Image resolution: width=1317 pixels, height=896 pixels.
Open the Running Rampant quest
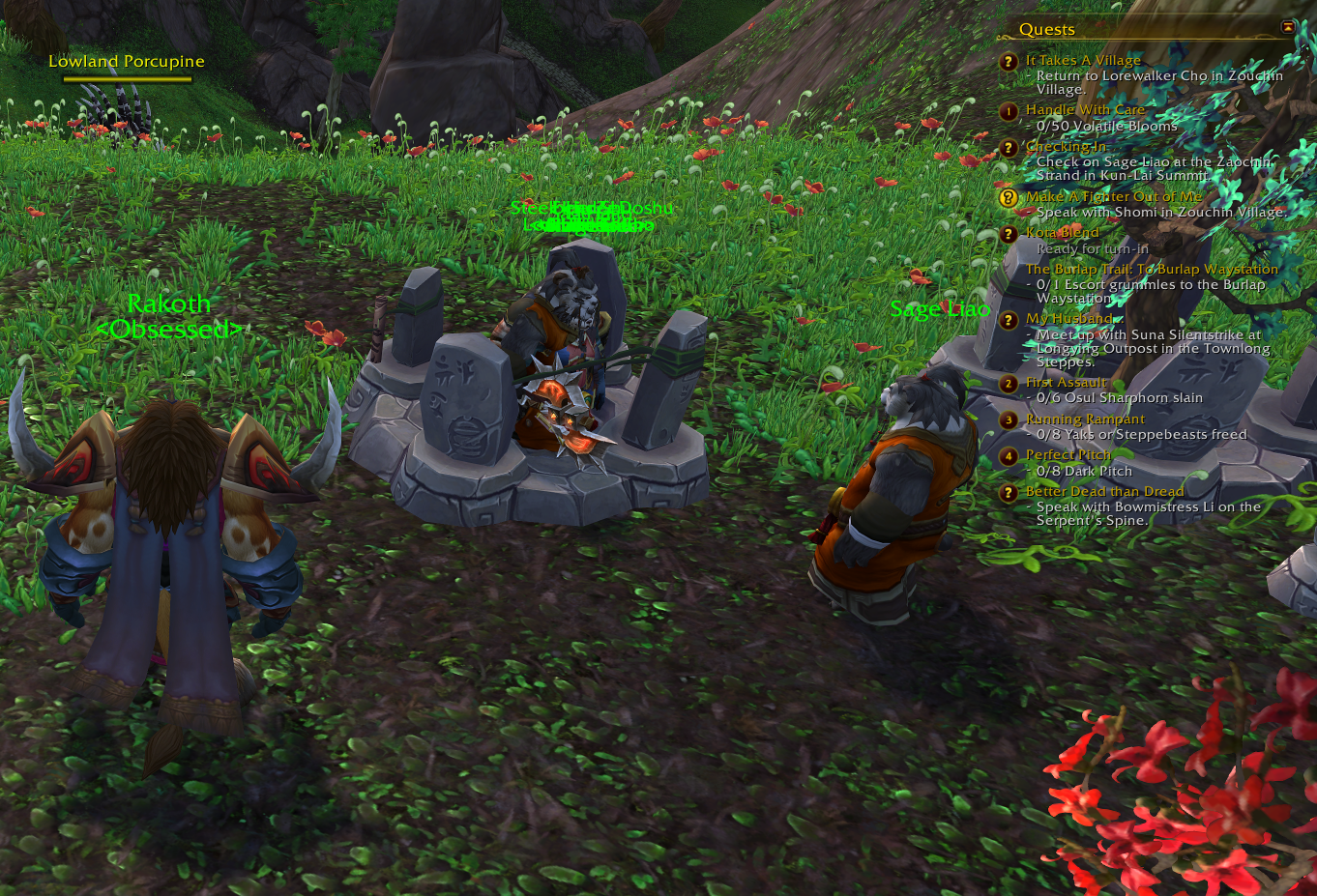point(1085,419)
